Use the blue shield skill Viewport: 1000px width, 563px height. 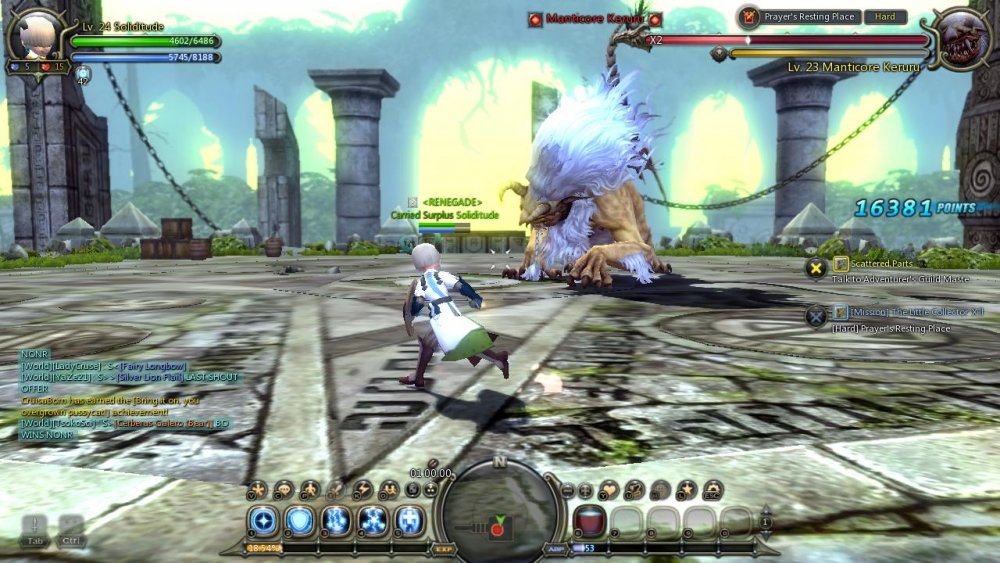point(300,520)
